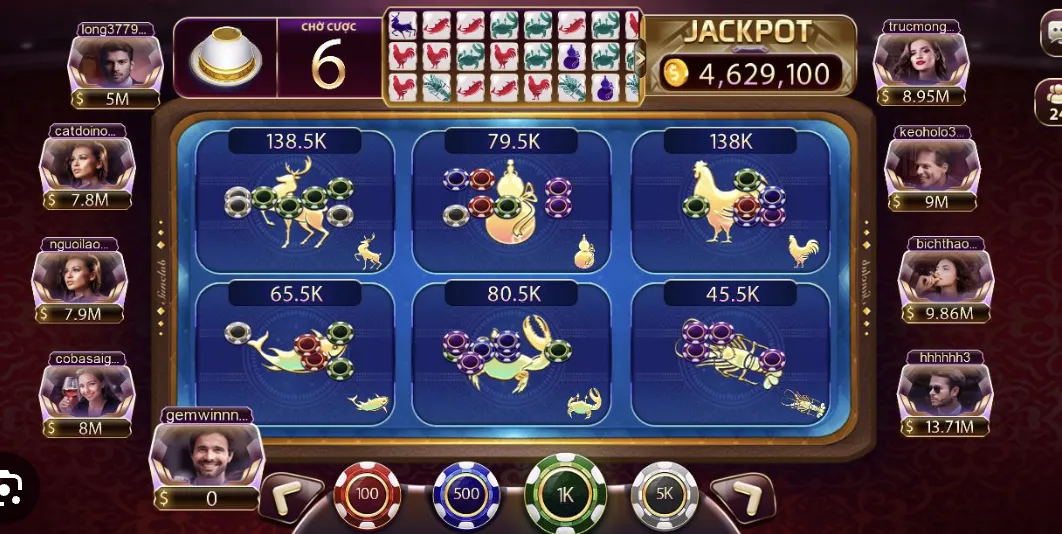
Task: View player trucmong's avatar
Action: (x=920, y=62)
